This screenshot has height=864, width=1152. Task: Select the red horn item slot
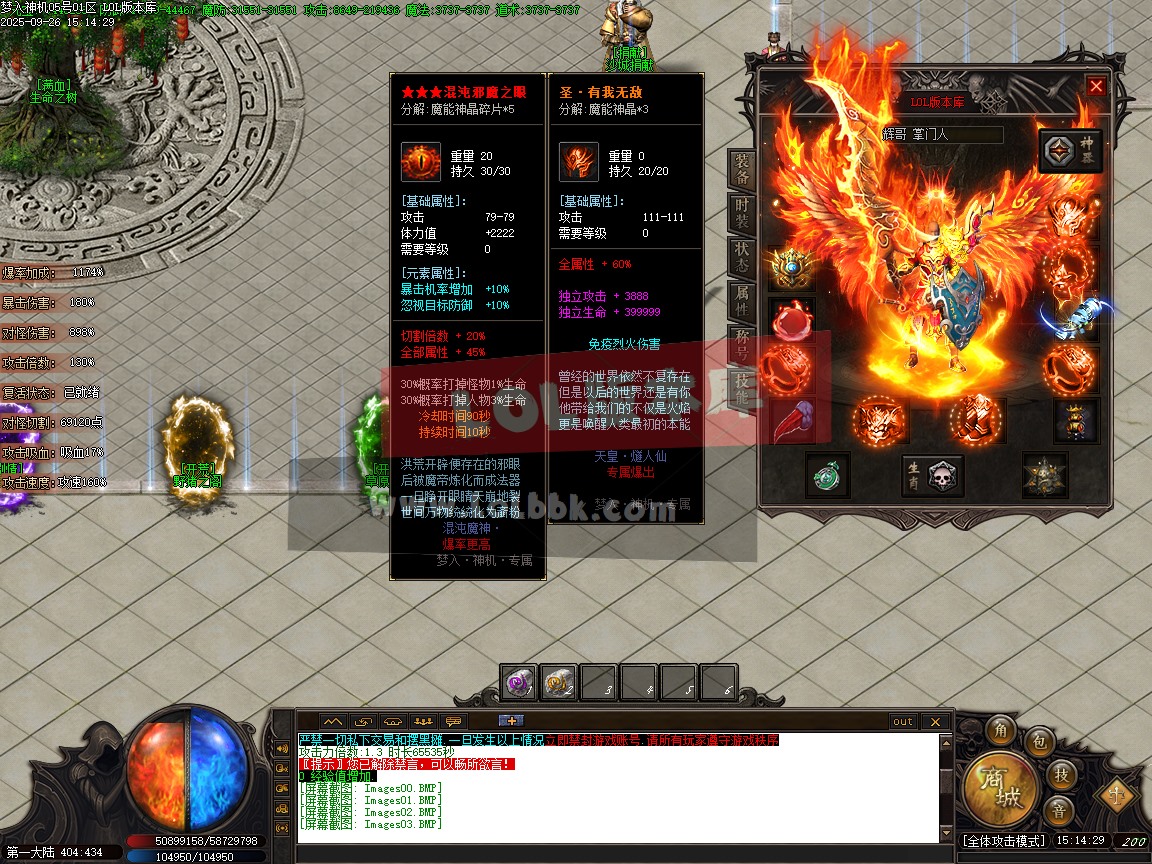[790, 422]
